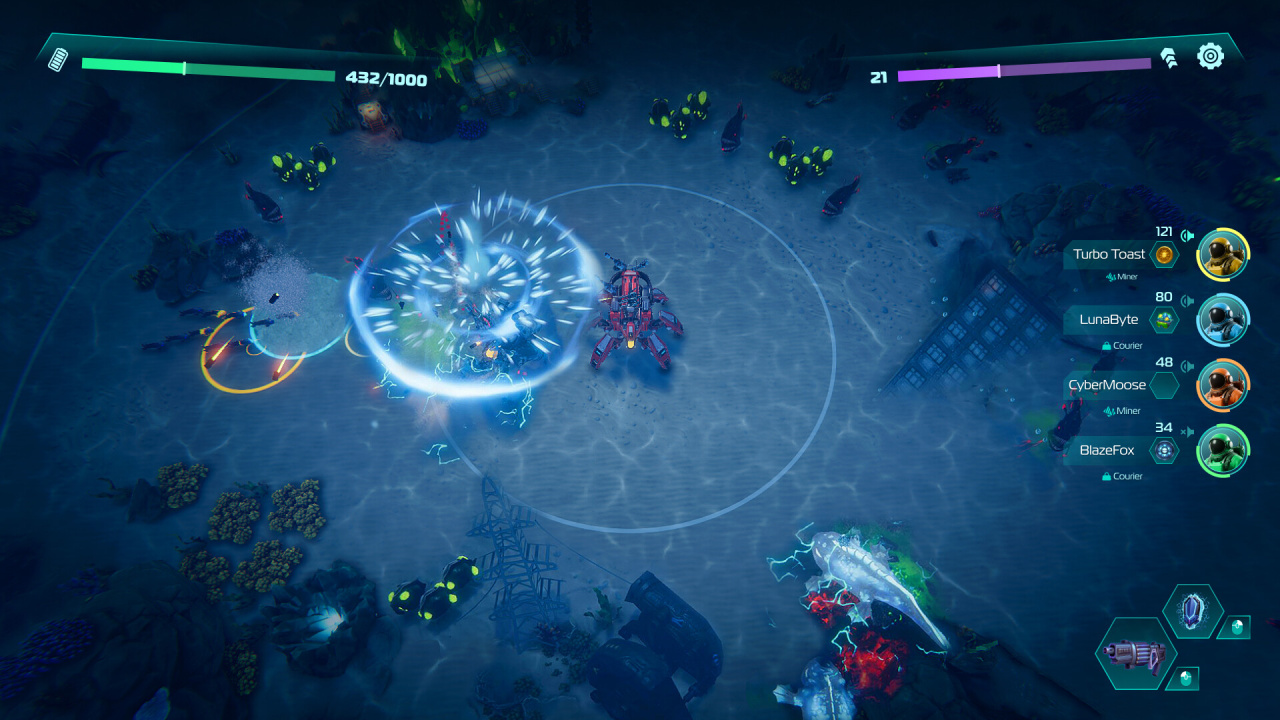Toggle LunaByte's voice speaker icon

point(1187,300)
